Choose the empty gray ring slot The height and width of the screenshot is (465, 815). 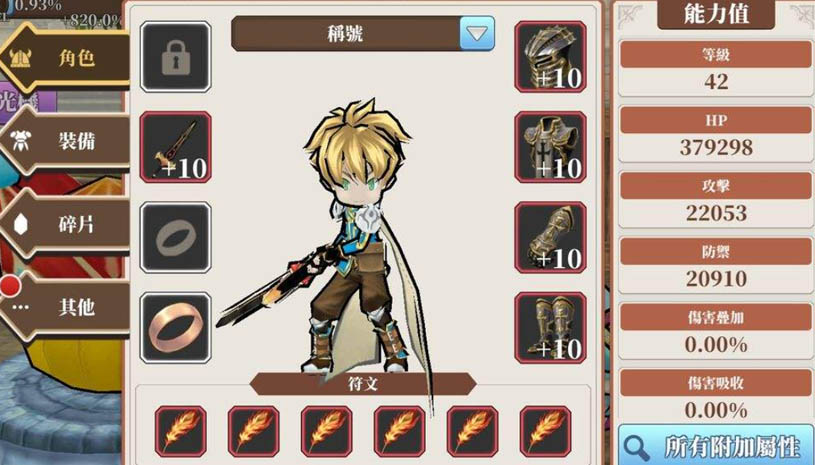[175, 237]
